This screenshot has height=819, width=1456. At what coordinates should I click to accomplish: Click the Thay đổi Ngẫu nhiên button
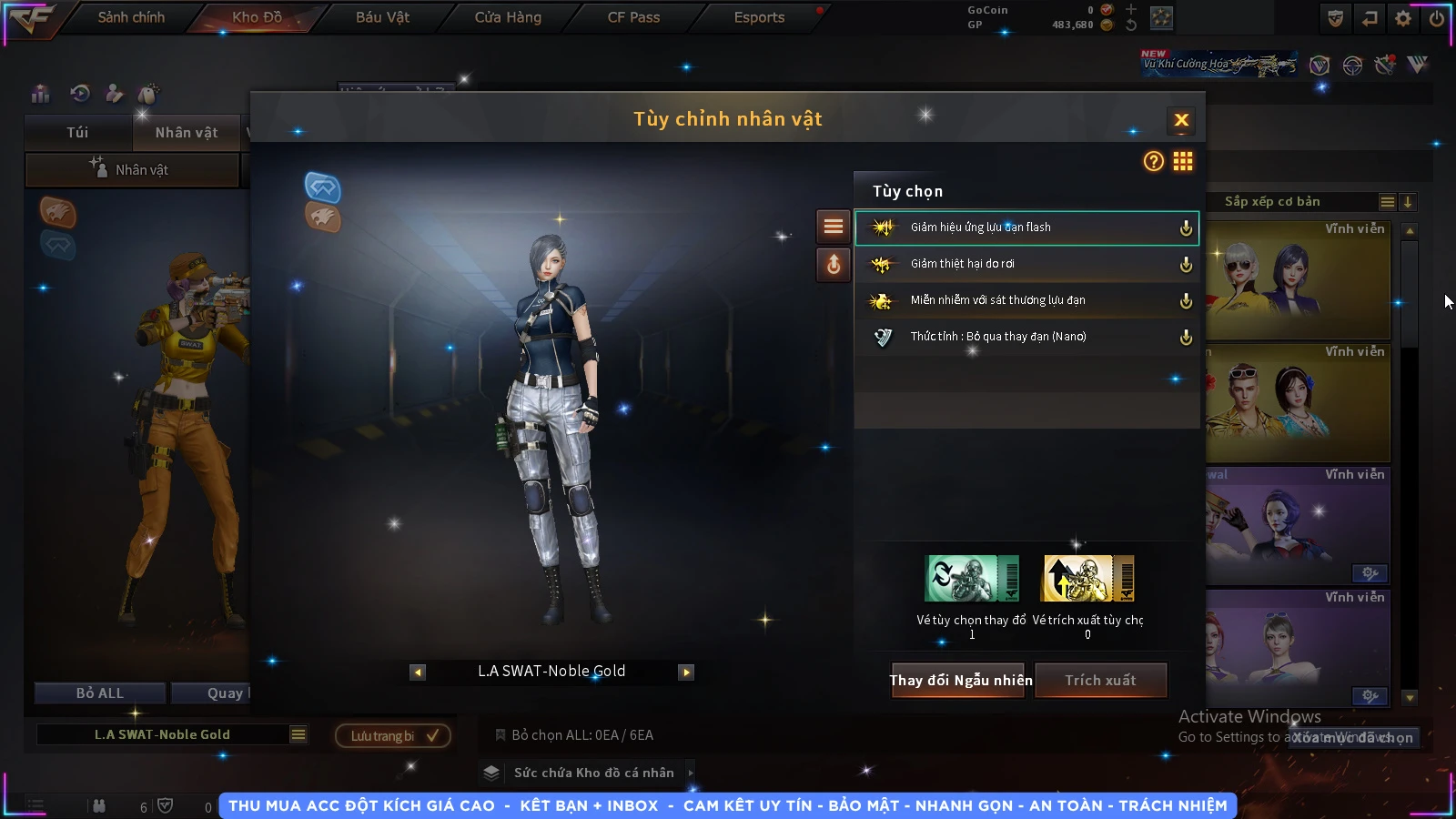click(x=960, y=681)
